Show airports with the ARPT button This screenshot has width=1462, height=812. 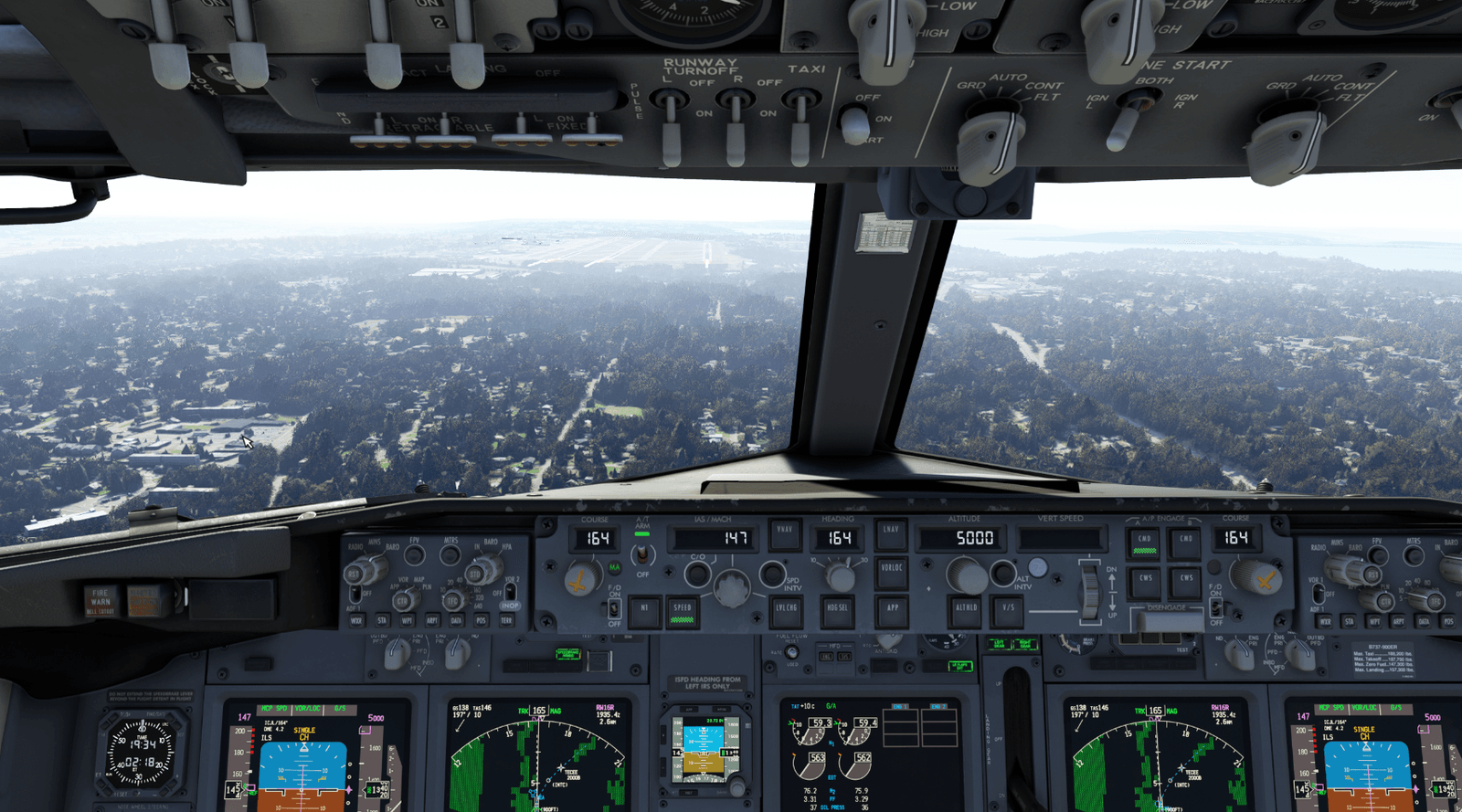pyautogui.click(x=433, y=620)
